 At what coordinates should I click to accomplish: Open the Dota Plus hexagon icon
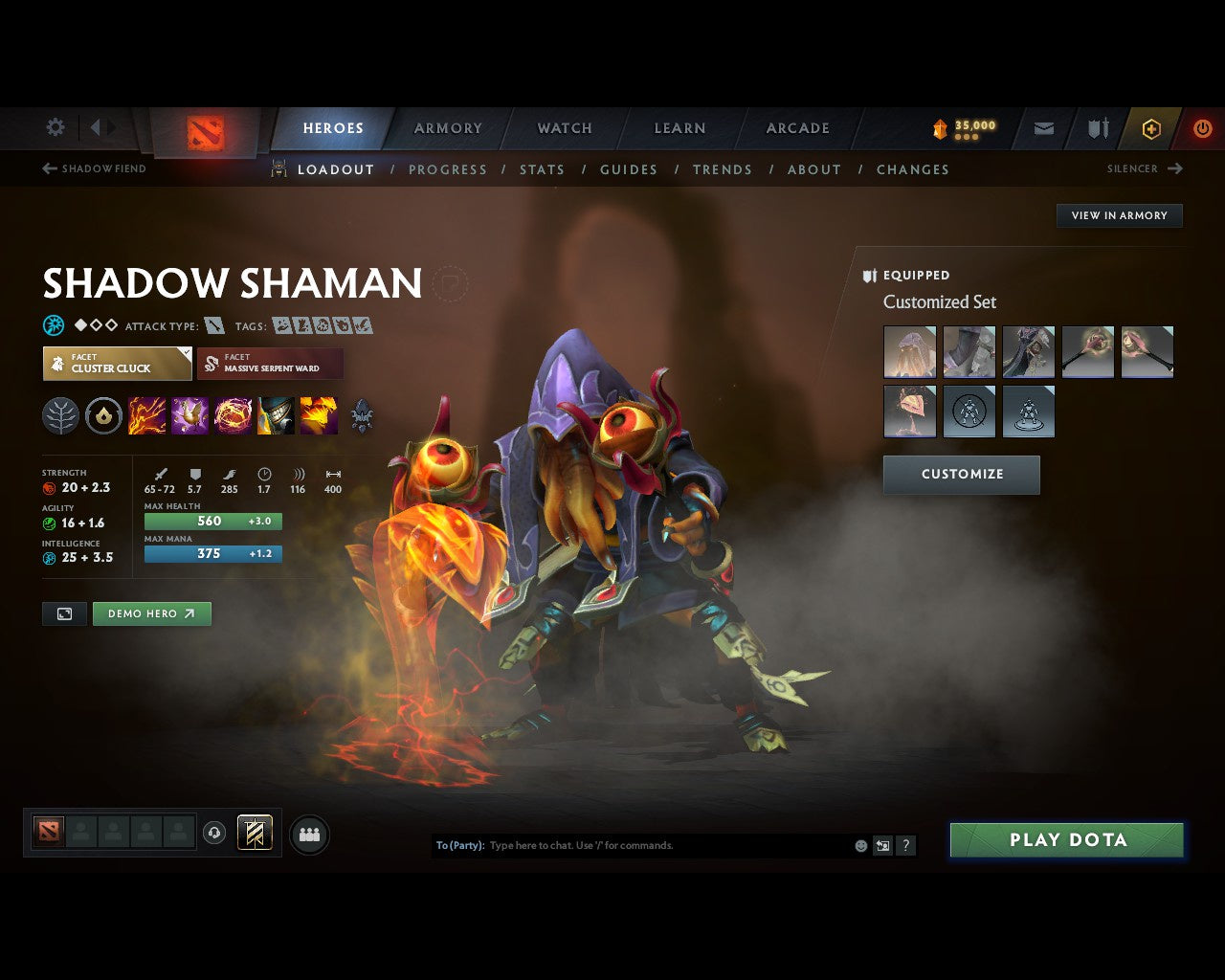pyautogui.click(x=1150, y=127)
